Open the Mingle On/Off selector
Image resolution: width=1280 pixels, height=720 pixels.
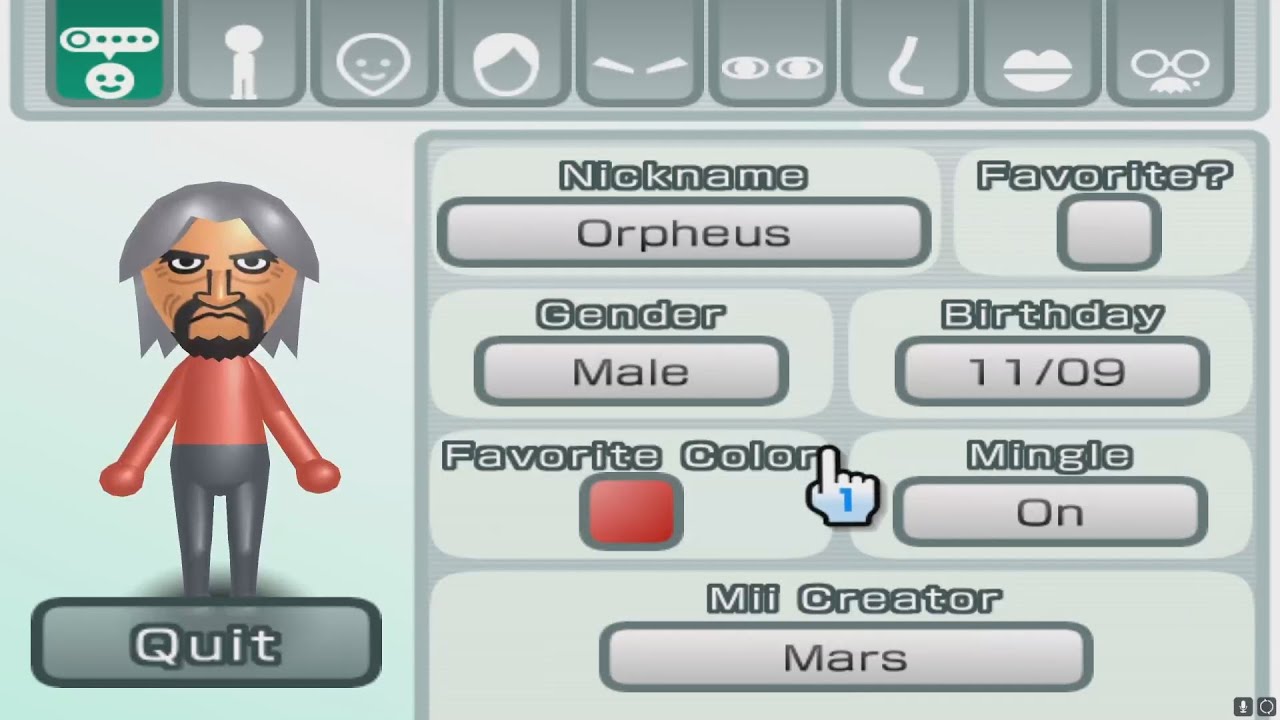click(x=1049, y=510)
